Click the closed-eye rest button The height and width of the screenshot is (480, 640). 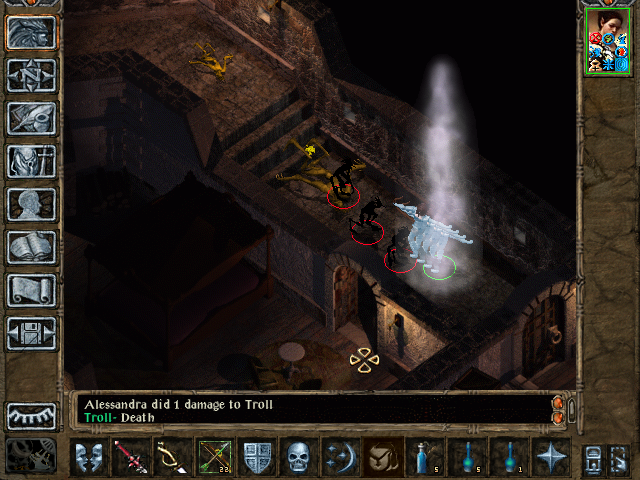pyautogui.click(x=31, y=415)
